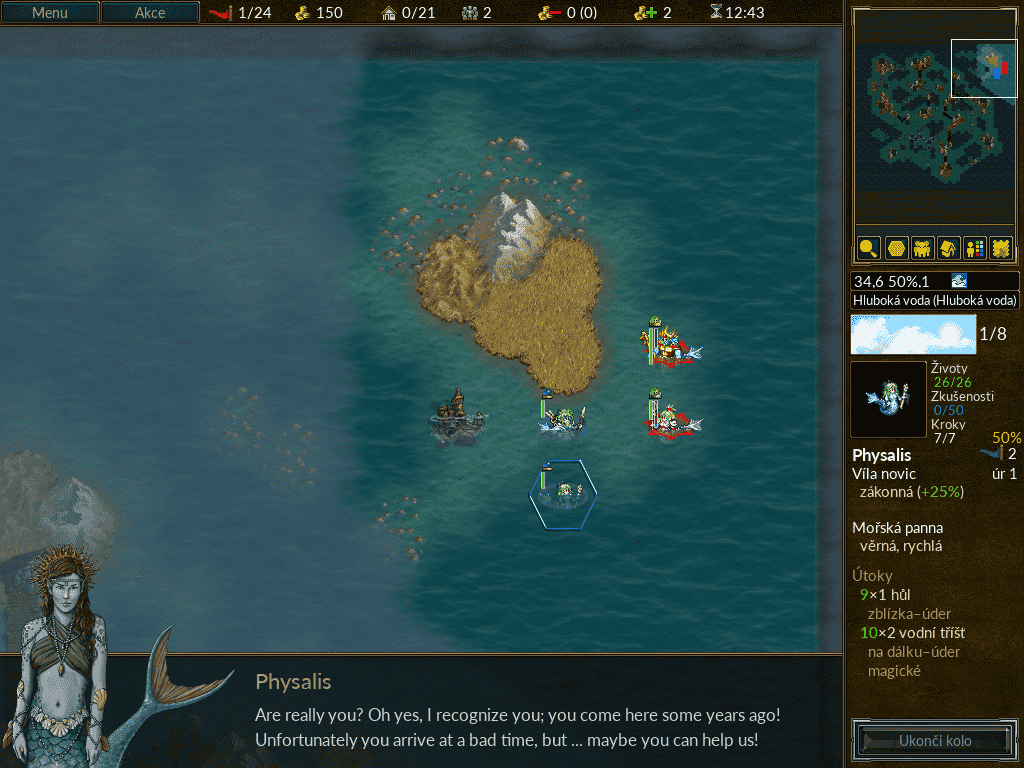This screenshot has height=768, width=1024.
Task: Click the gold counter showing 150
Action: 319,13
